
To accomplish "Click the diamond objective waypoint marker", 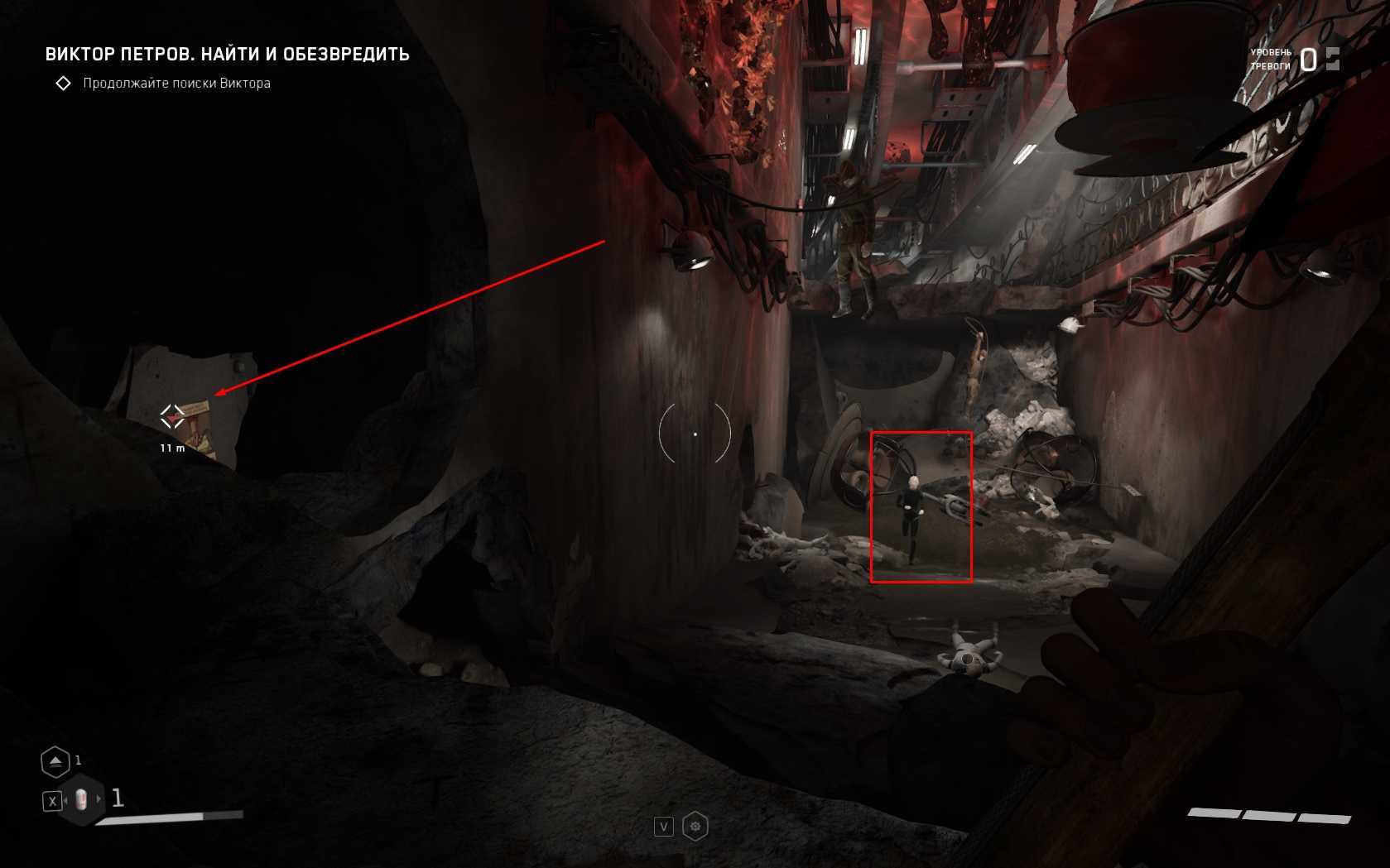I will point(172,416).
